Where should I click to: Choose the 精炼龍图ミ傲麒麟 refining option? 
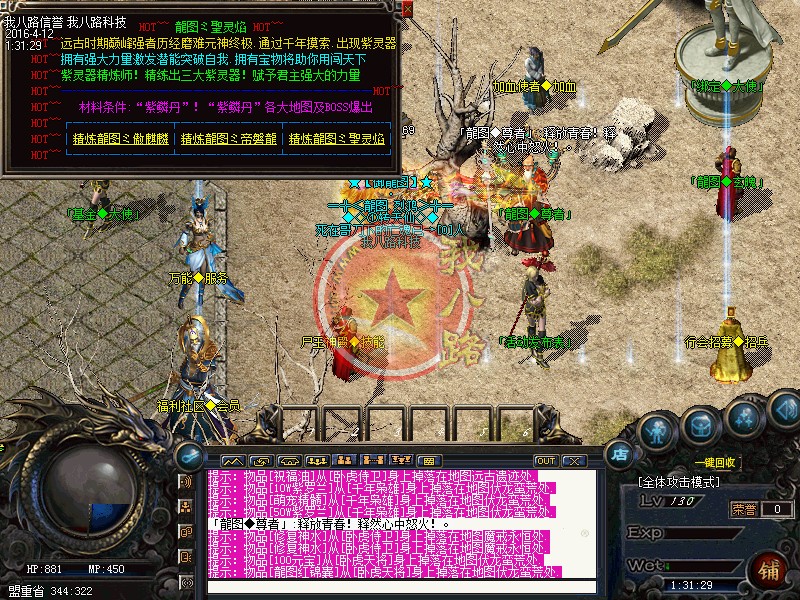[118, 140]
